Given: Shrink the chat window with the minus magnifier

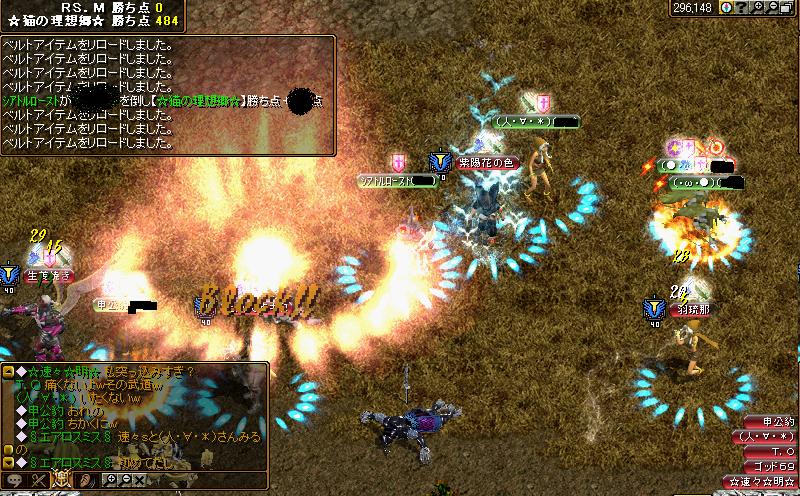Looking at the screenshot, I should point(124,480).
